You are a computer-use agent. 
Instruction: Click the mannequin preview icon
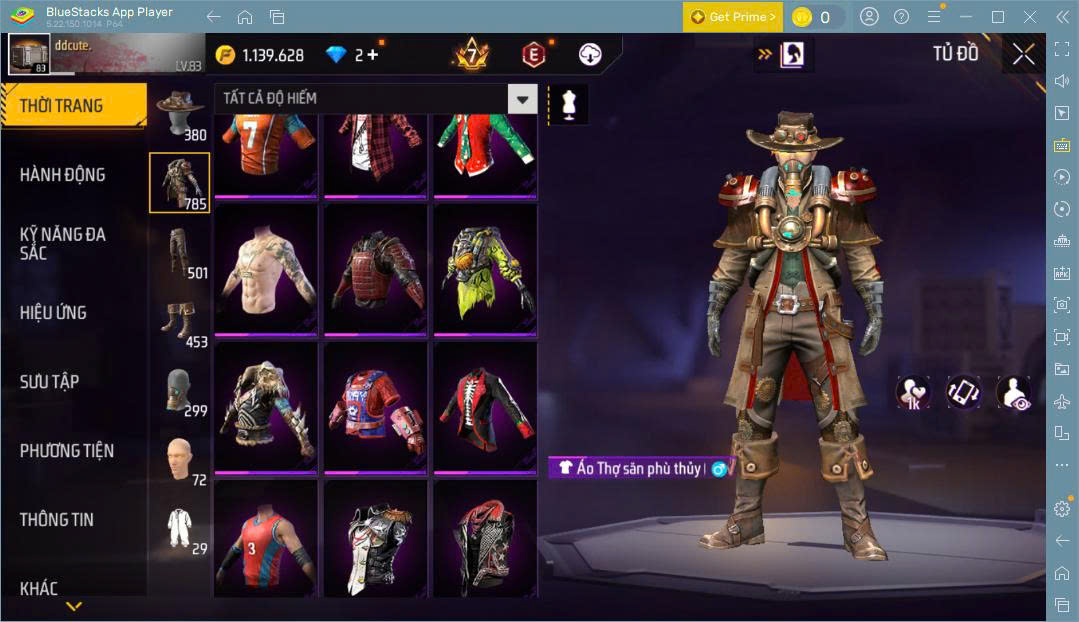pyautogui.click(x=568, y=104)
